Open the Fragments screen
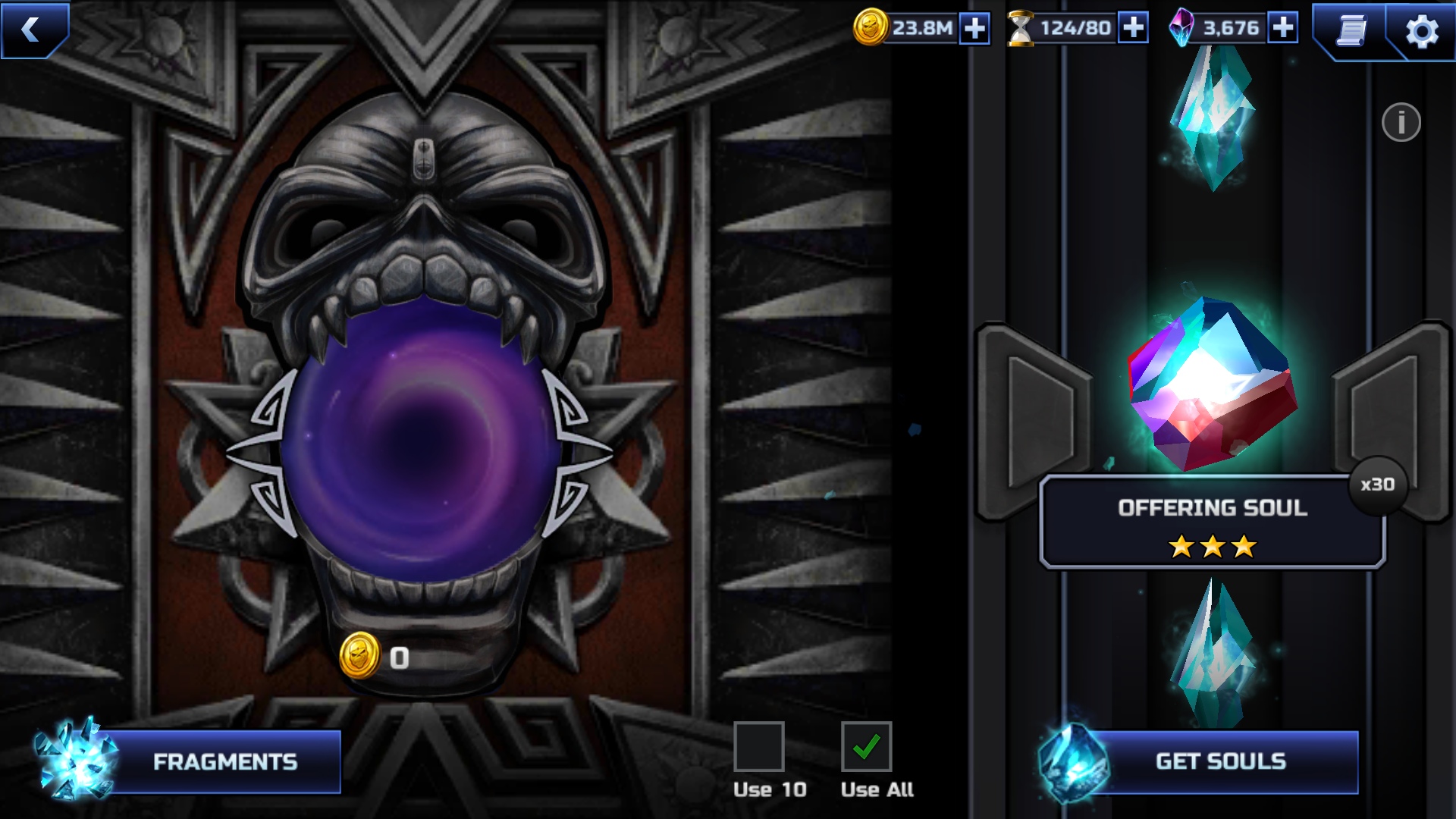The height and width of the screenshot is (819, 1456). [224, 761]
